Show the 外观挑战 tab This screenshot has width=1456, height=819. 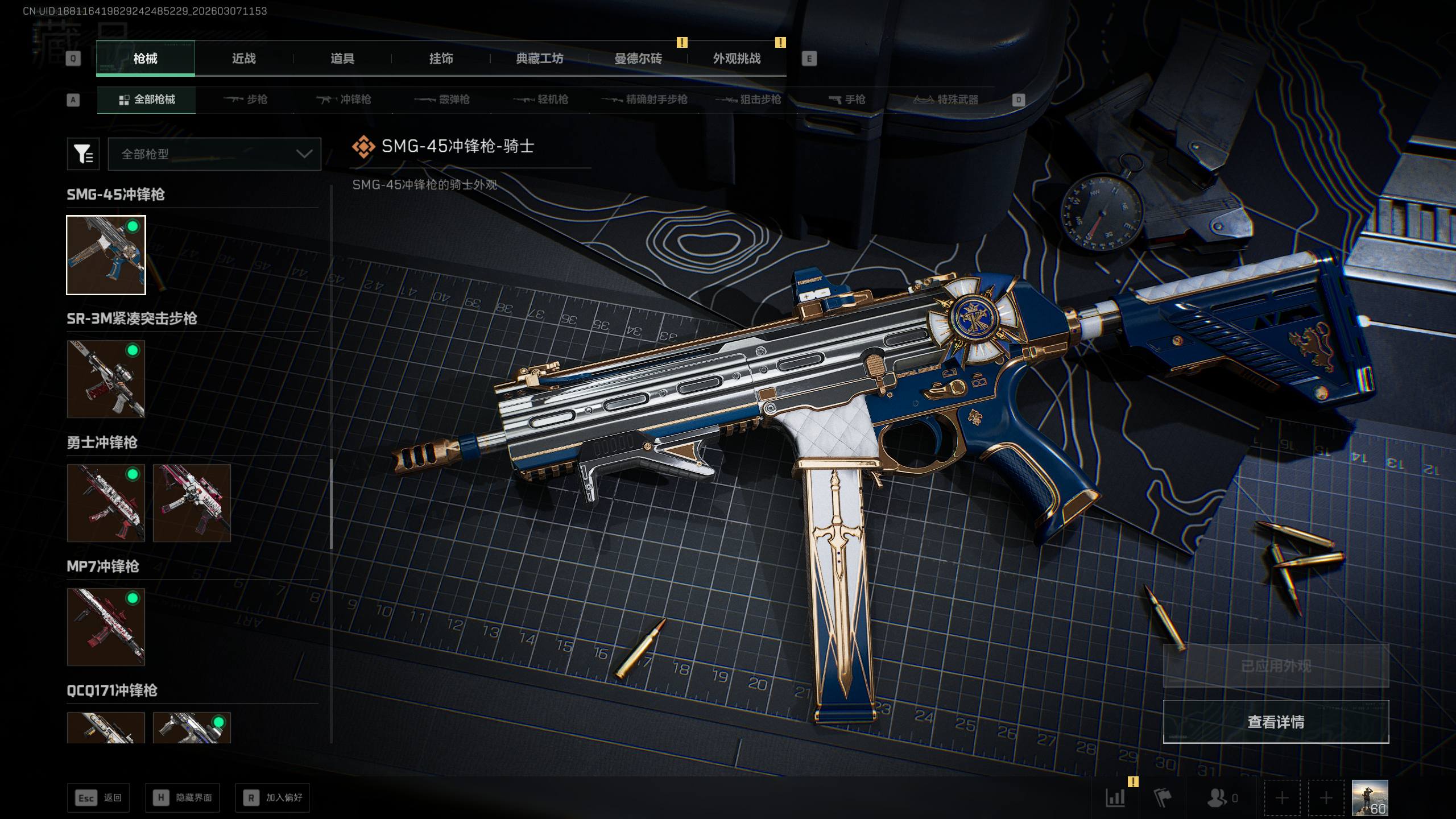pos(737,59)
